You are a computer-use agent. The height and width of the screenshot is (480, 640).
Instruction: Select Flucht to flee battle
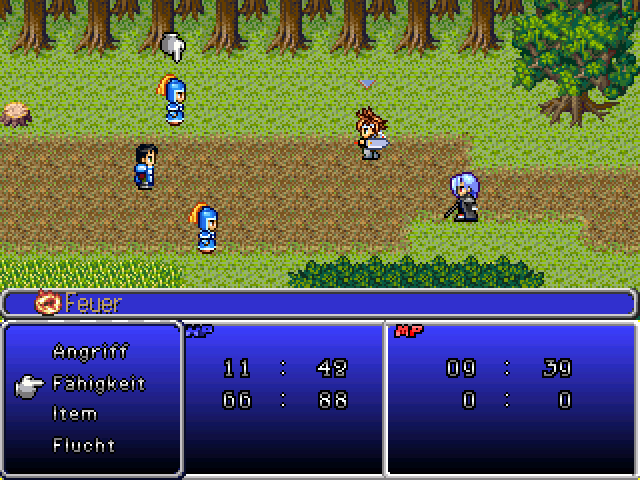tap(84, 445)
